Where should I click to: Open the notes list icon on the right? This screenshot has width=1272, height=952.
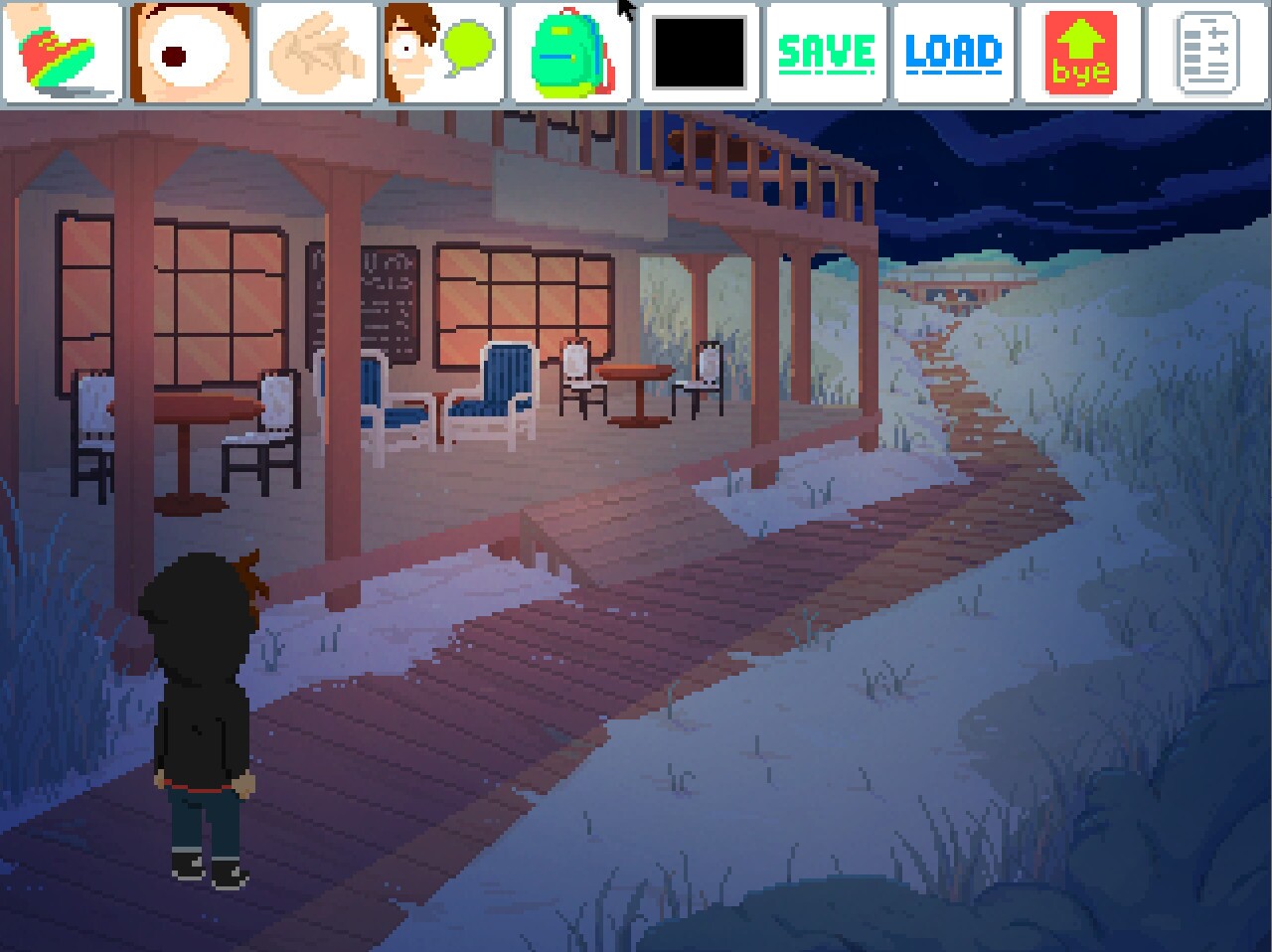(1205, 55)
